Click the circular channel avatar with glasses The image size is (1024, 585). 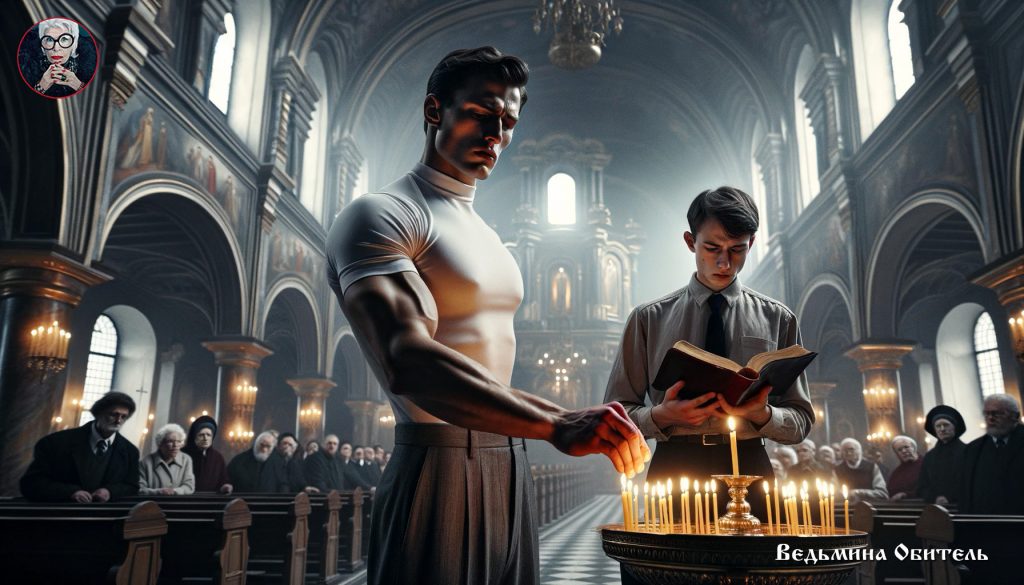(x=58, y=58)
